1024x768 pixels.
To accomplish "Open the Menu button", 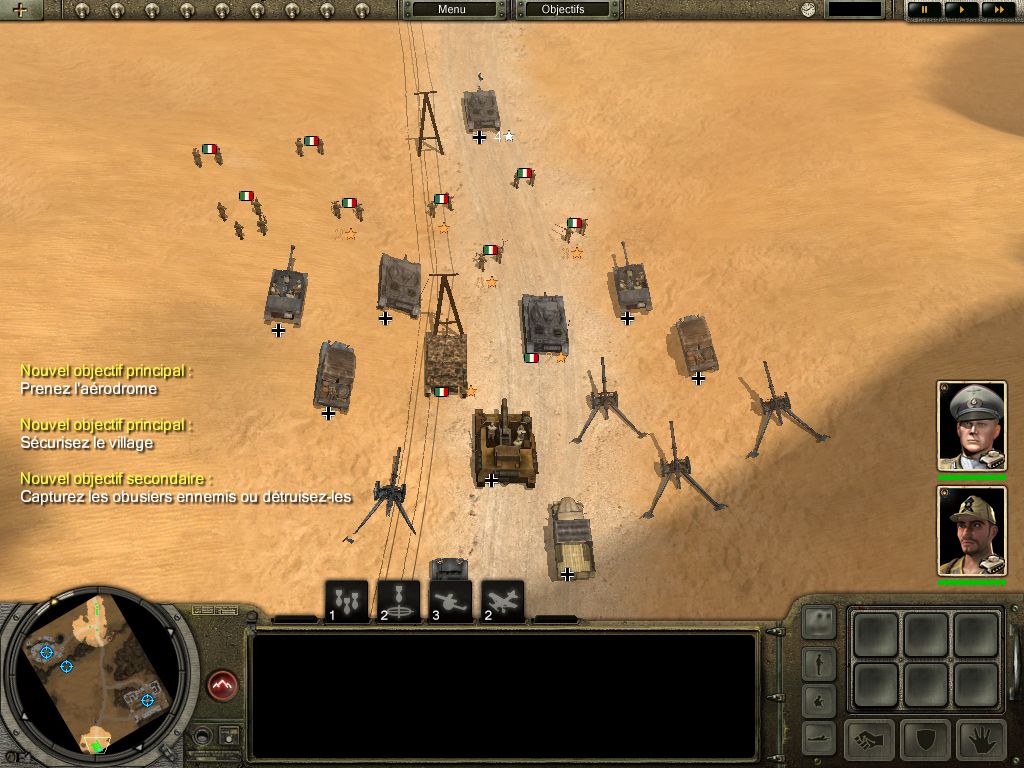I will pos(452,10).
